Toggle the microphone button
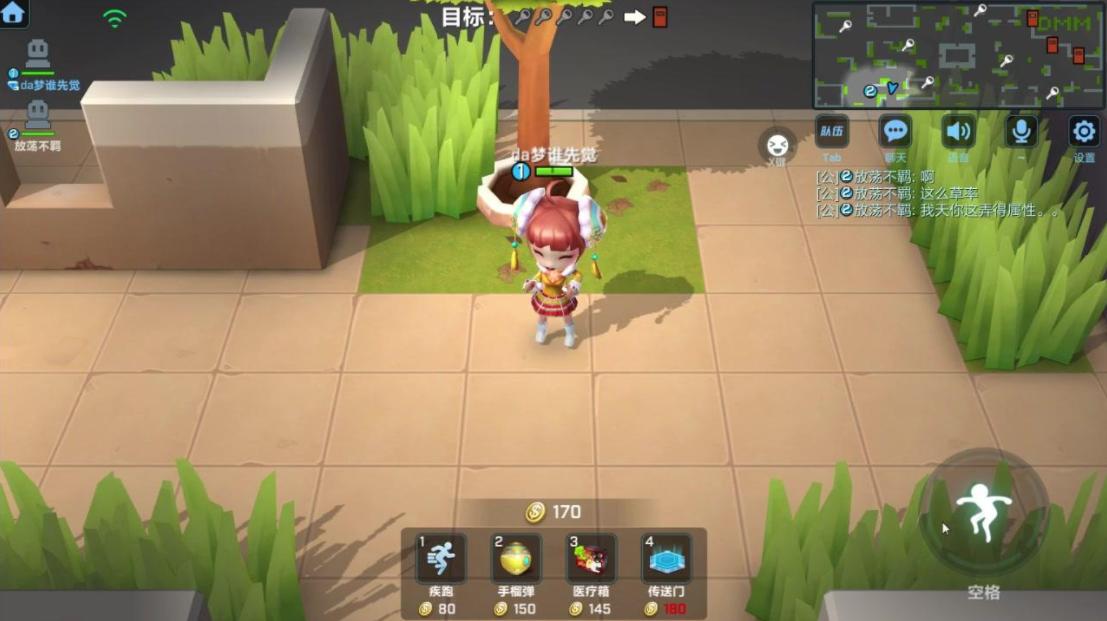This screenshot has height=621, width=1107. tap(1021, 131)
